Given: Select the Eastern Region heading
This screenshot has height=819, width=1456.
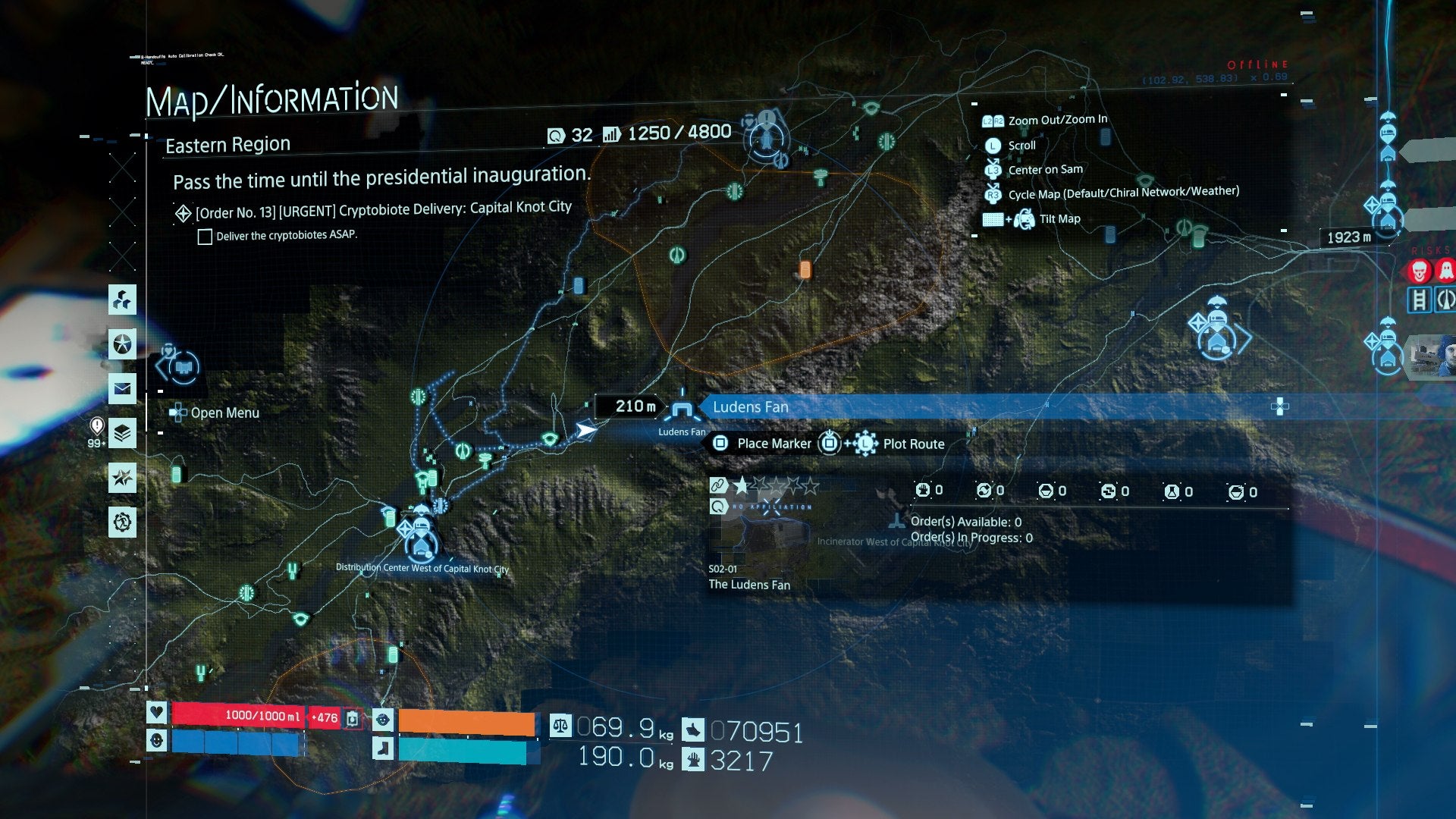Looking at the screenshot, I should click(227, 144).
